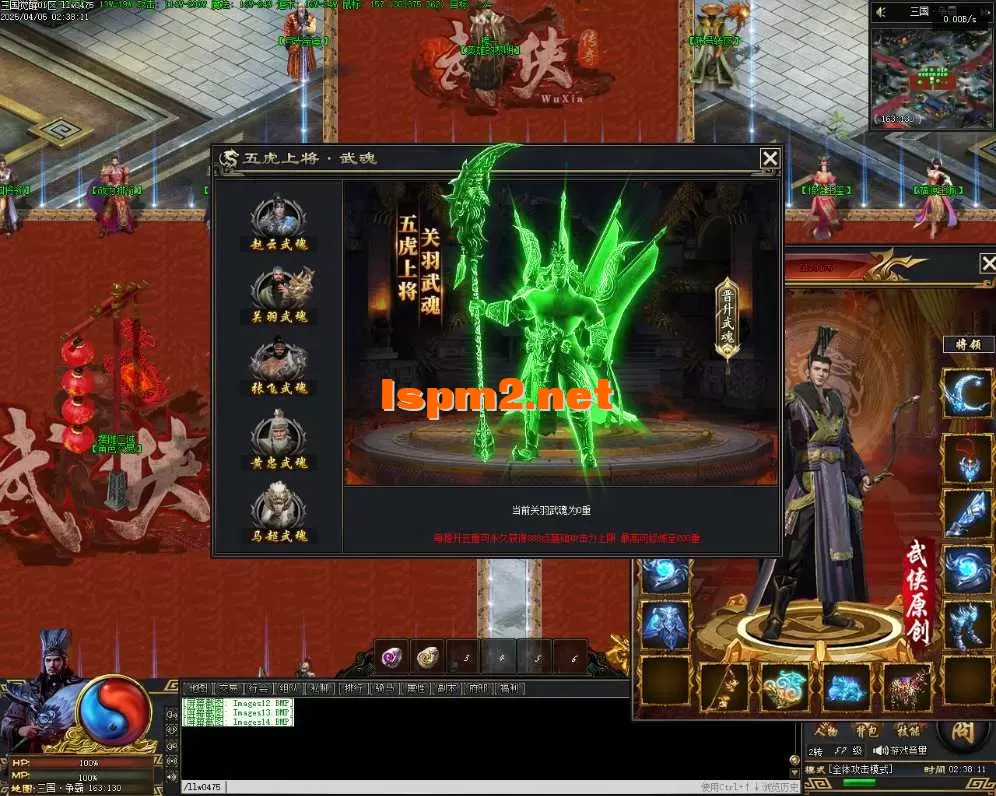Use the golden scroll hotbar item
996x796 pixels.
428,656
